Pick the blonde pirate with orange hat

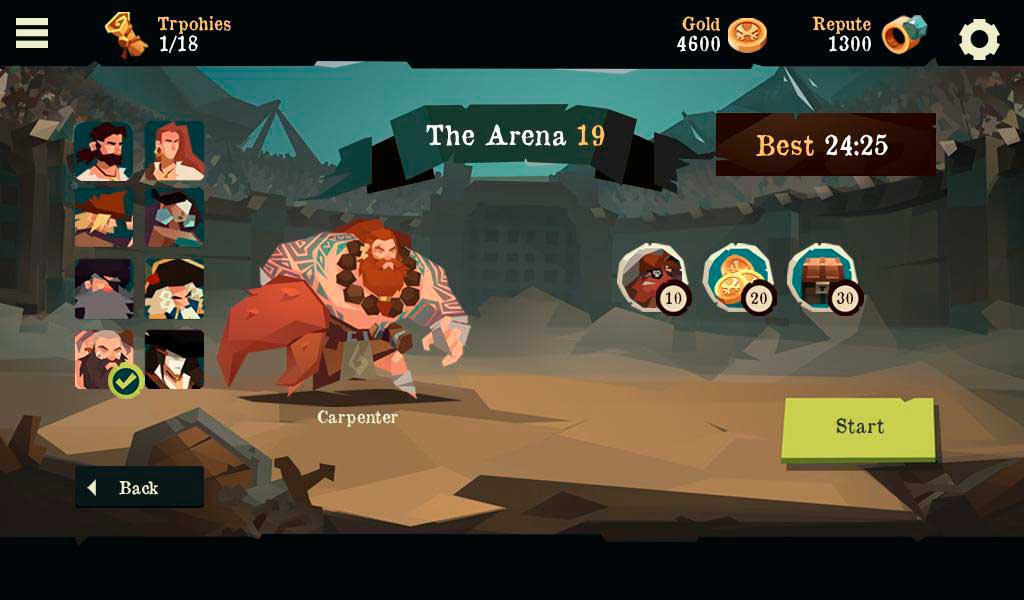pyautogui.click(x=103, y=218)
